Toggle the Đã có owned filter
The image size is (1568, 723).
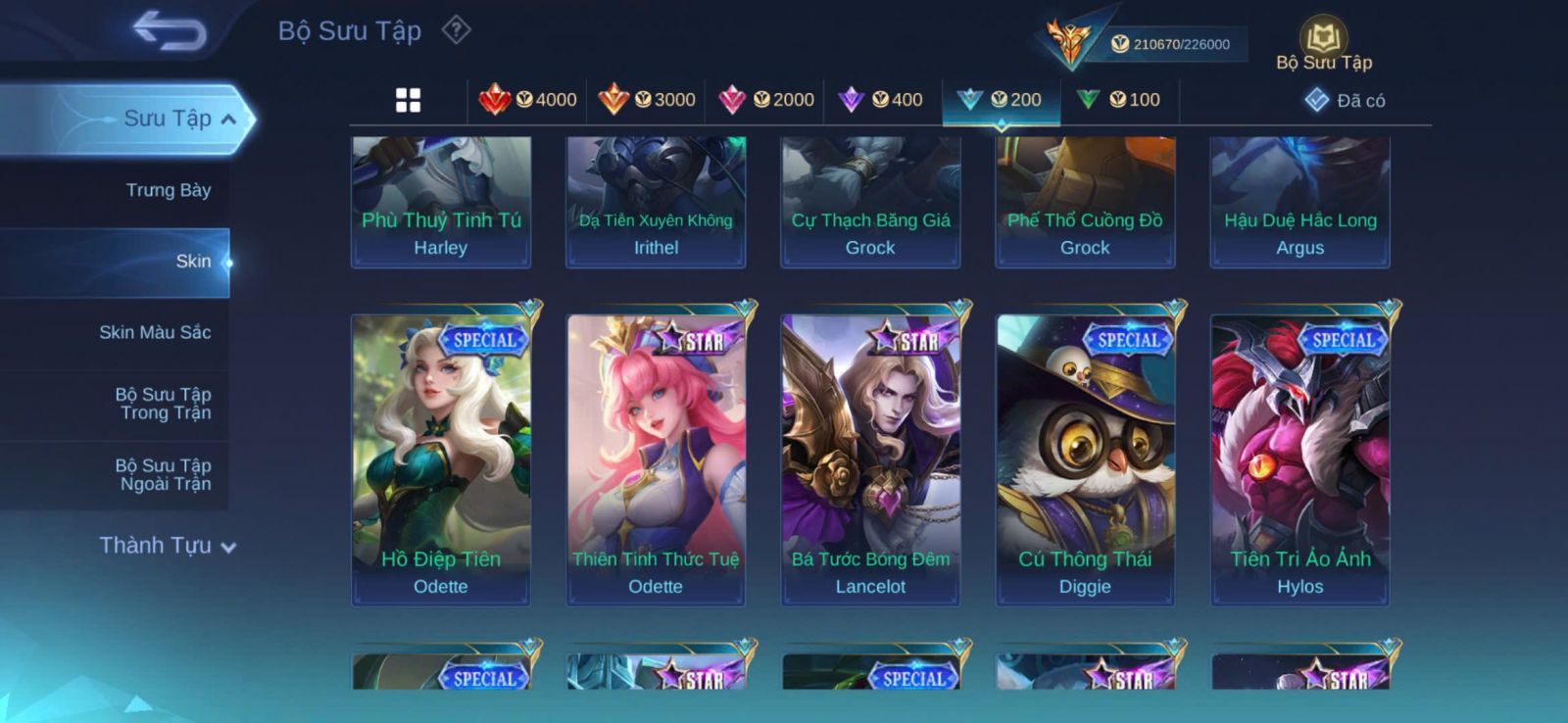(x=1345, y=100)
